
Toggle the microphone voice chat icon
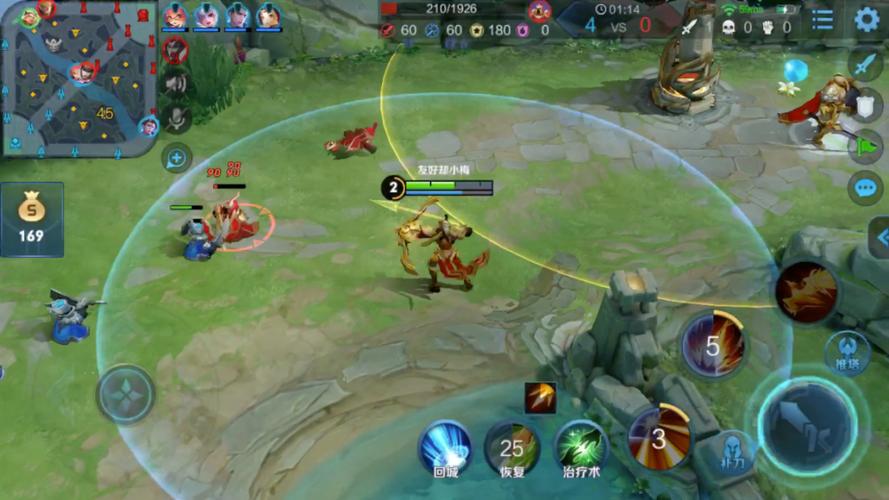pyautogui.click(x=177, y=118)
